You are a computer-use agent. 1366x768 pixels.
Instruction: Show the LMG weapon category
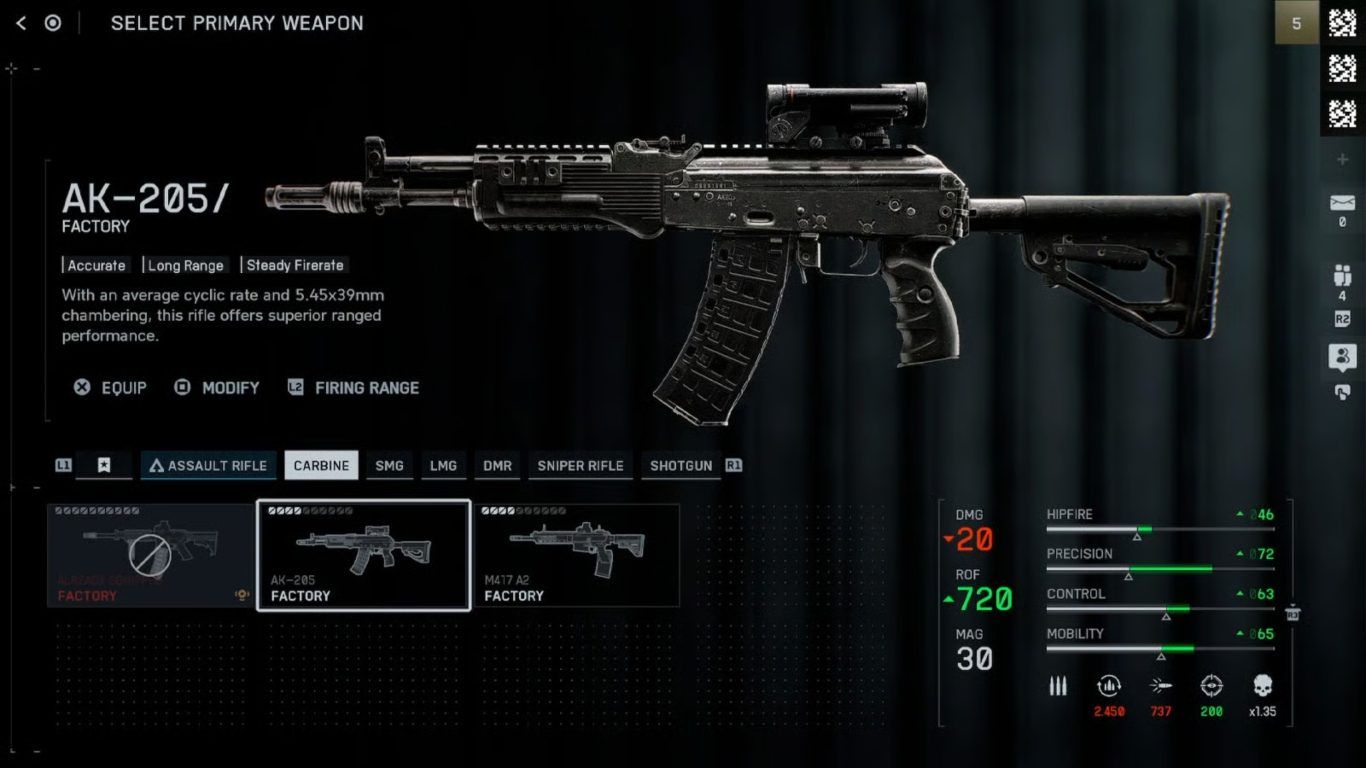(443, 466)
